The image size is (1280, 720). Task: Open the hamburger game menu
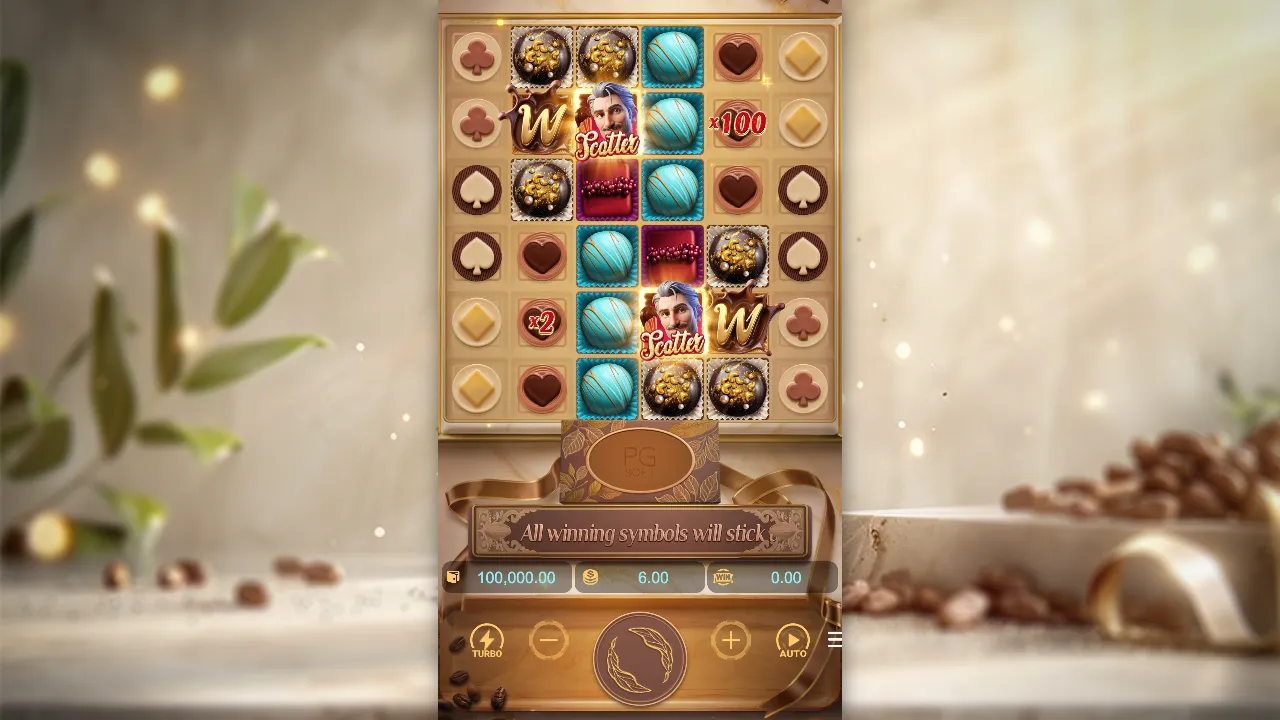[835, 640]
